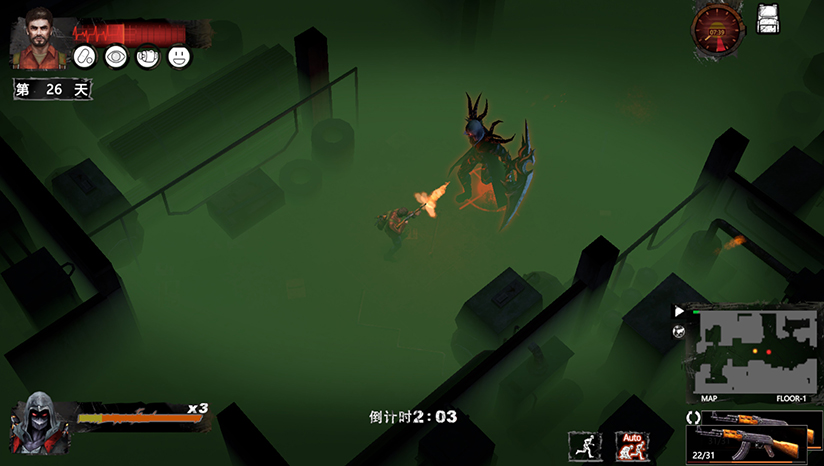Swap weapons with the cycle arrows icon
The width and height of the screenshot is (824, 466).
click(692, 416)
